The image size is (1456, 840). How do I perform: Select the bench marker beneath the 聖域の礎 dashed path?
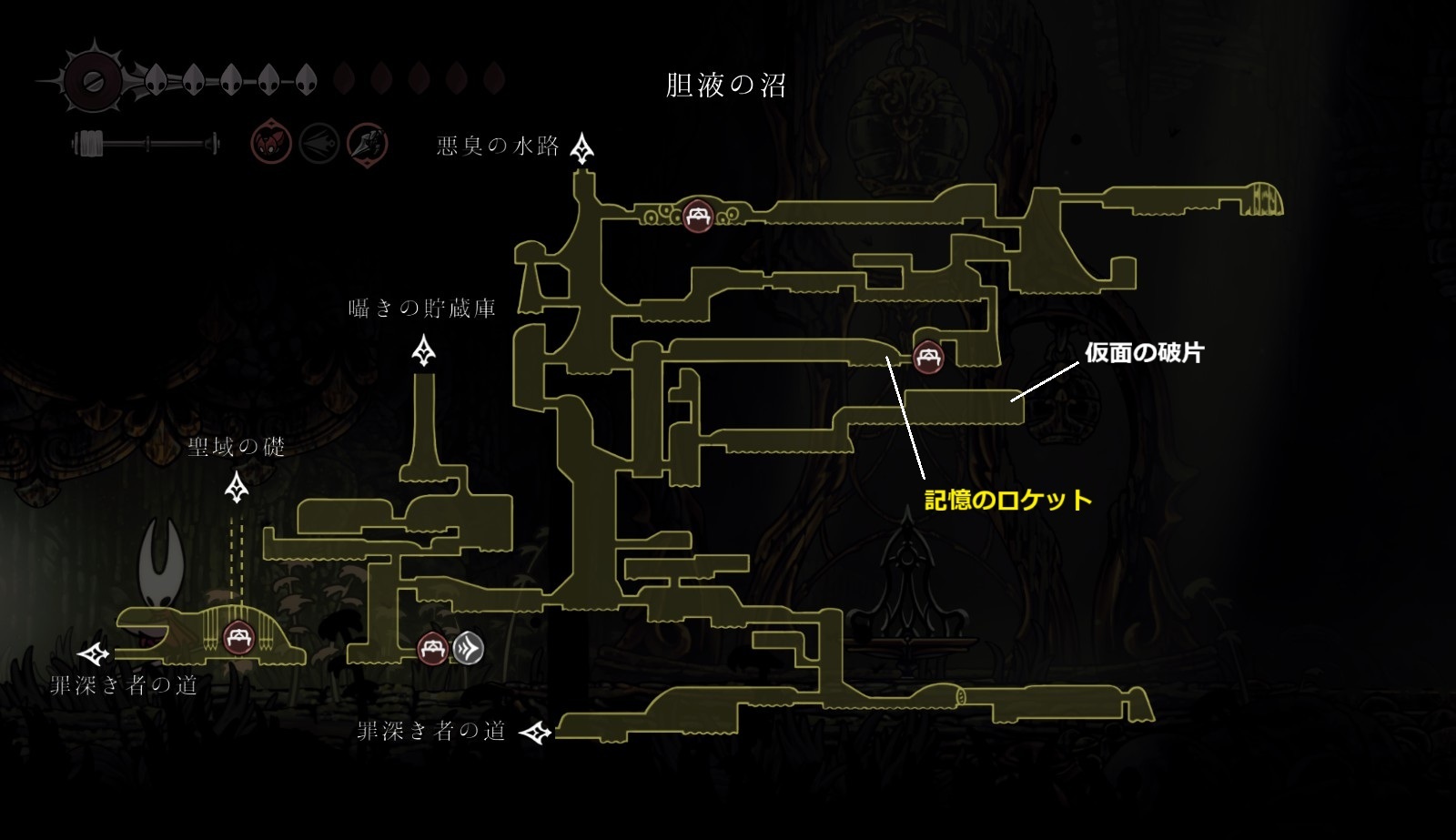pyautogui.click(x=238, y=636)
